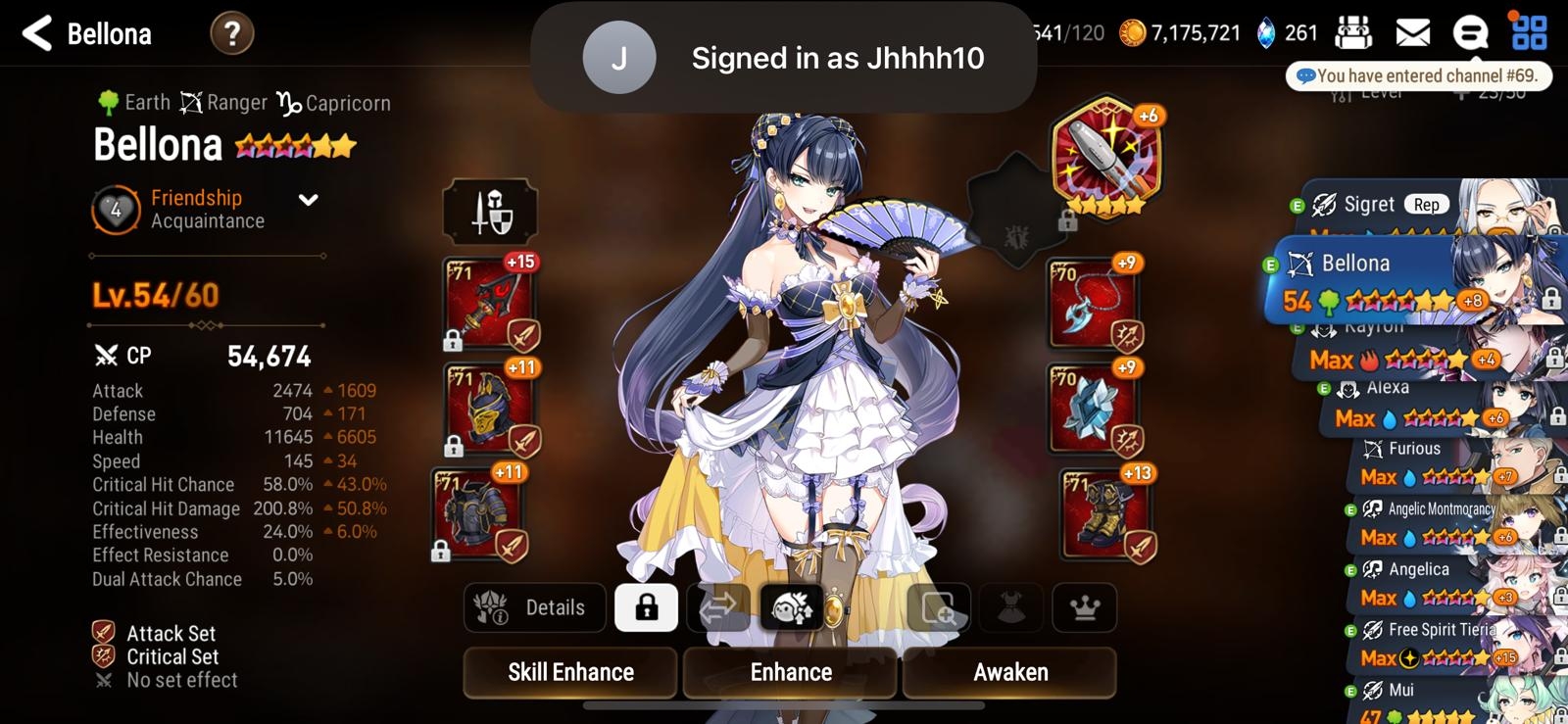Tap the lock icon on the +15 weapon
The height and width of the screenshot is (724, 1568).
(x=454, y=339)
